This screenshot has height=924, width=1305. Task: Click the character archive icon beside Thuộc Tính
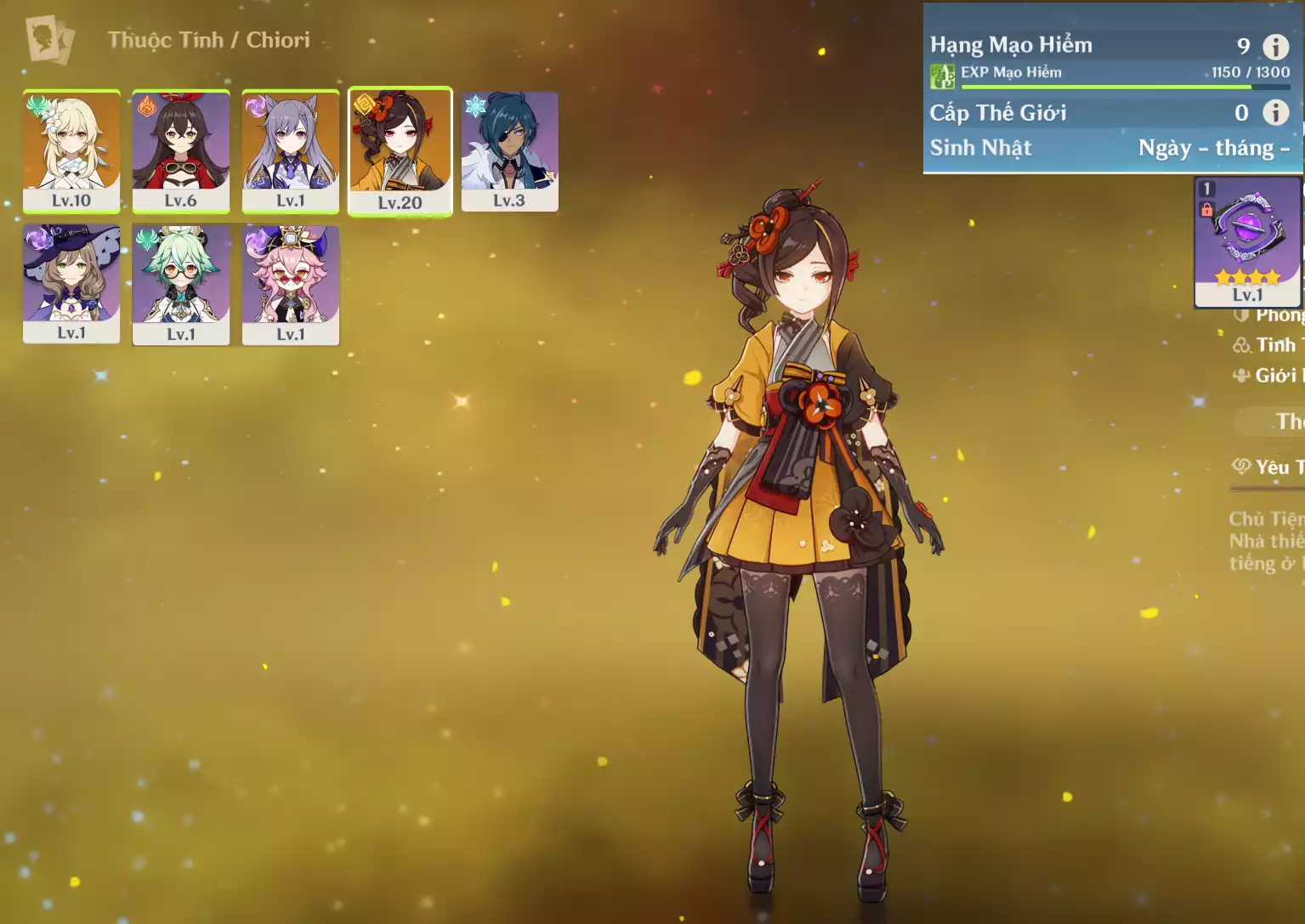coord(49,39)
